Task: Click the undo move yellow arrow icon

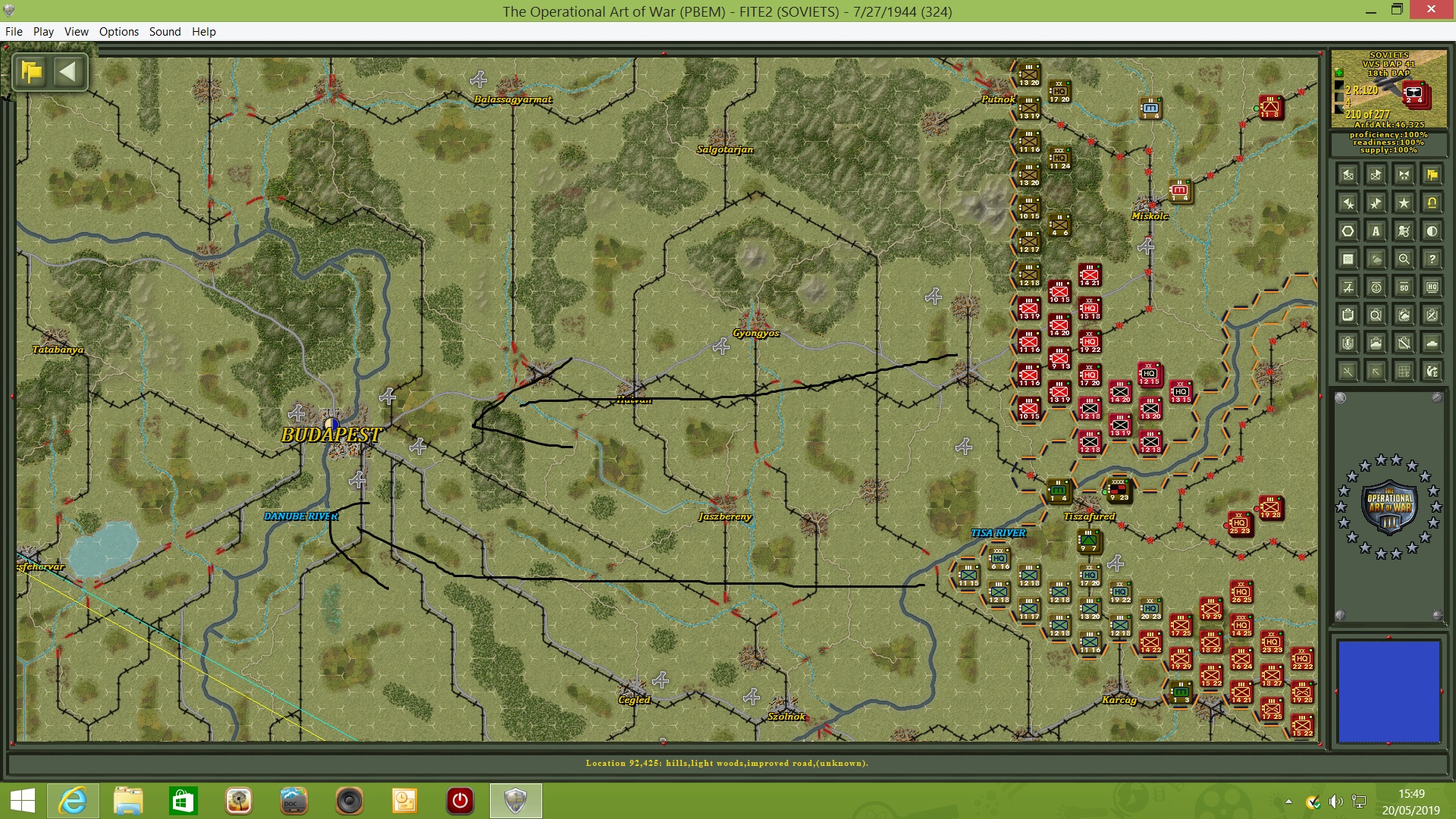Action: click(x=1432, y=202)
